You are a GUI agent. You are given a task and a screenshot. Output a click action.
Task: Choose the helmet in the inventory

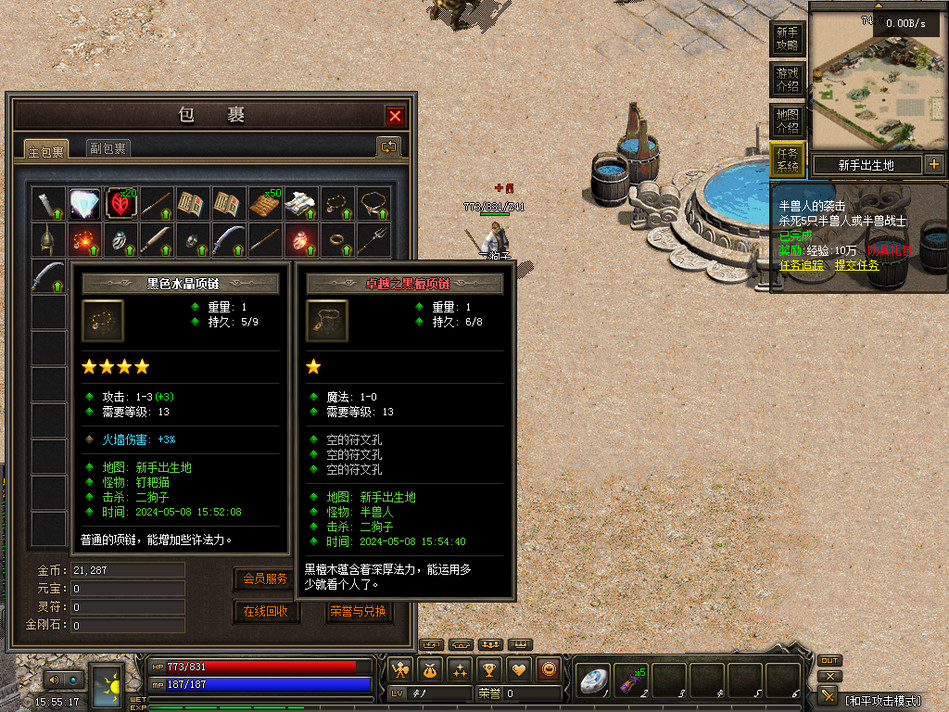click(x=48, y=240)
